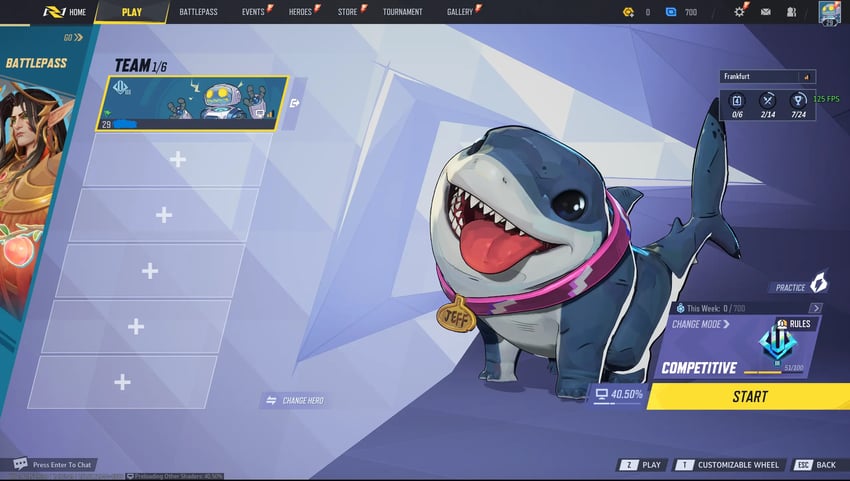Click Change Mode to pick another mode

click(701, 324)
